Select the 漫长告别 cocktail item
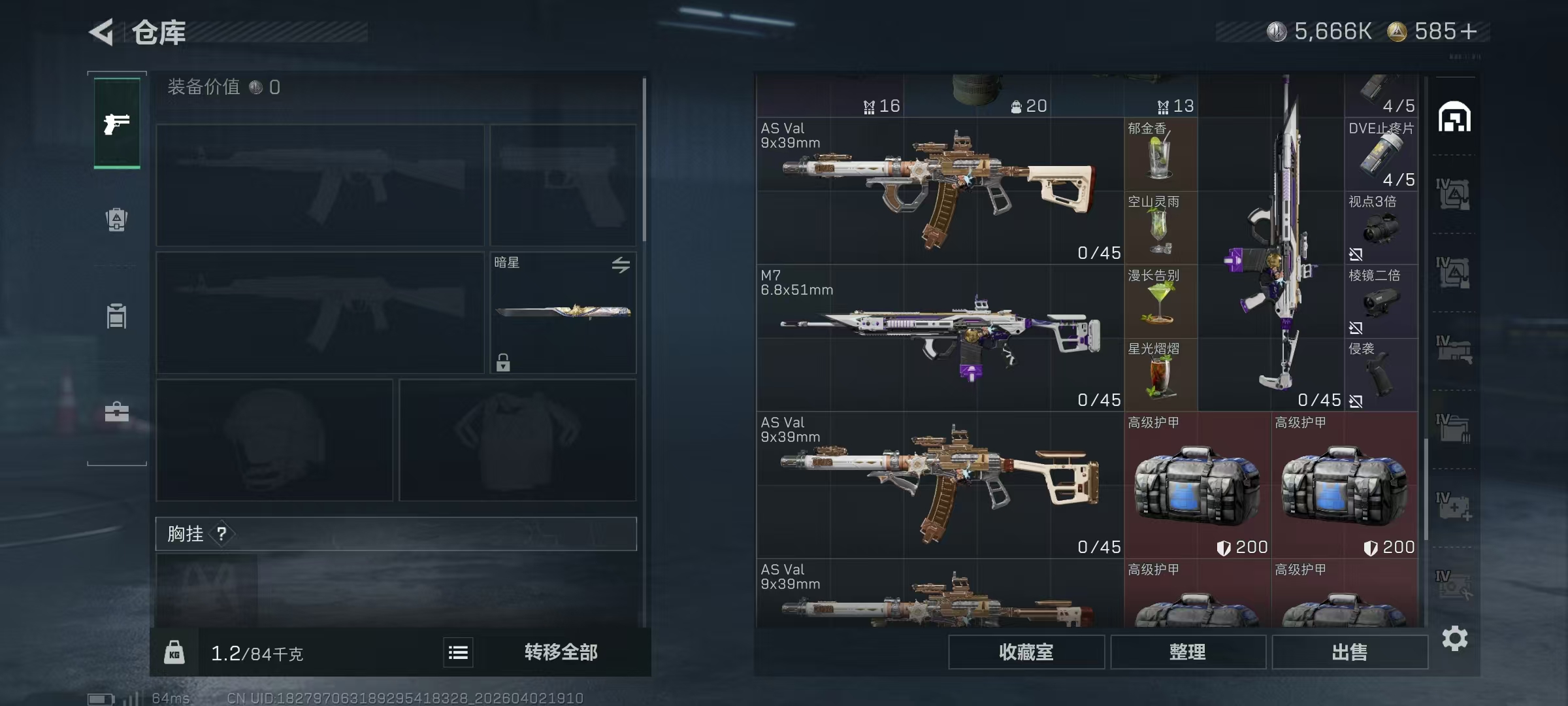 pos(1160,301)
